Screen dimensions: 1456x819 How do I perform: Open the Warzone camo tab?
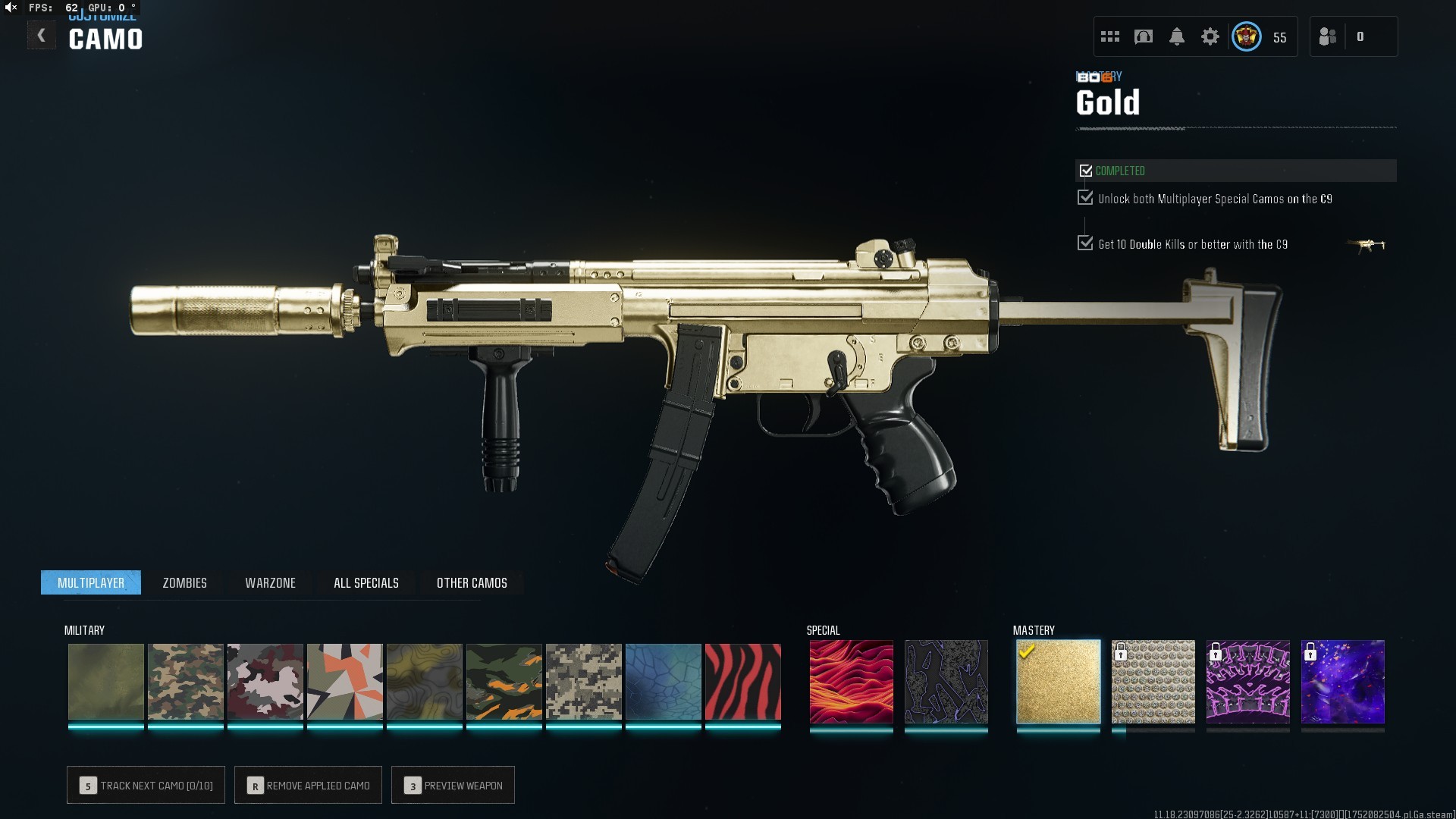click(270, 582)
